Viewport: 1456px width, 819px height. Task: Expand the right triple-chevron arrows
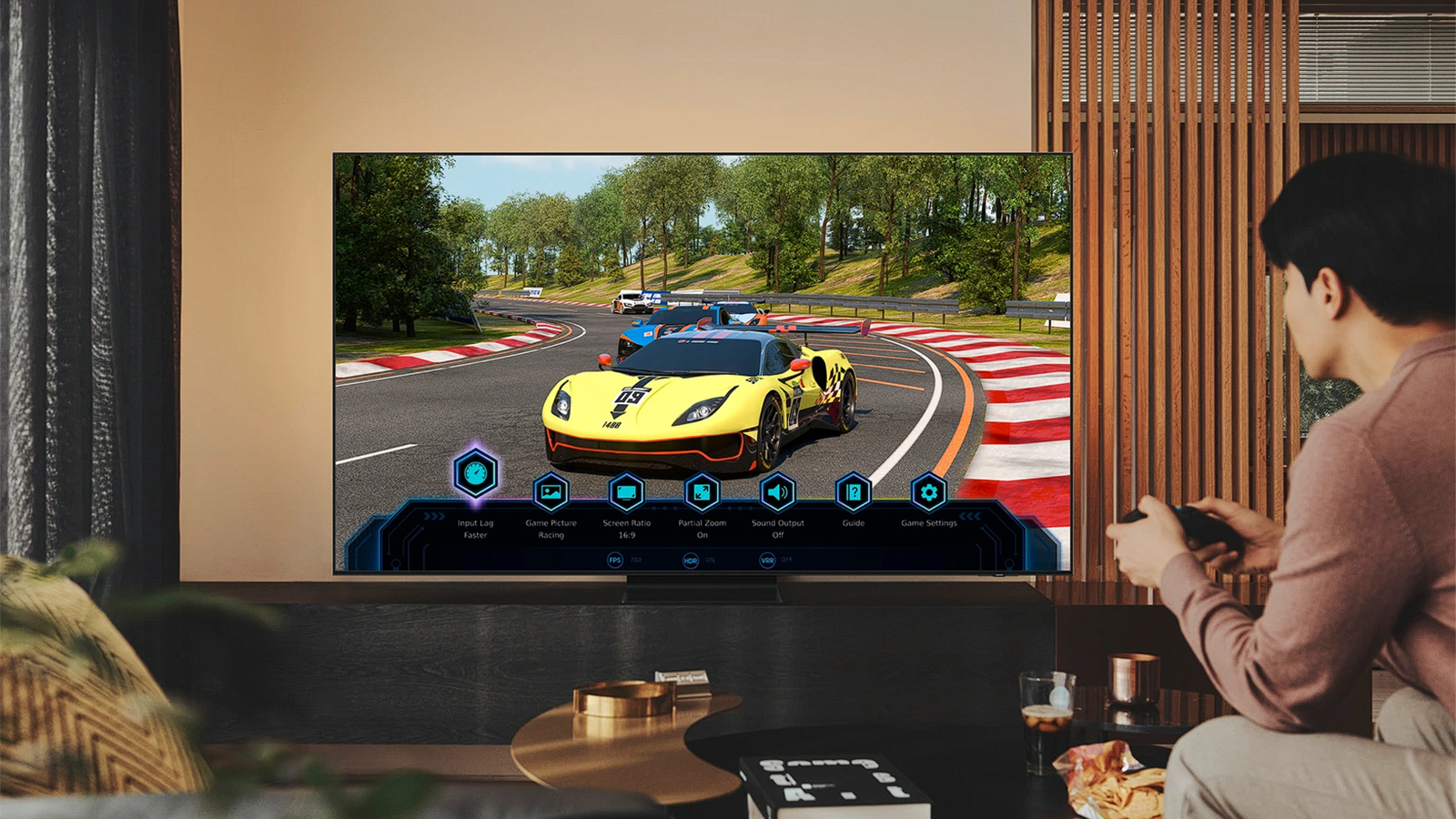coord(972,515)
